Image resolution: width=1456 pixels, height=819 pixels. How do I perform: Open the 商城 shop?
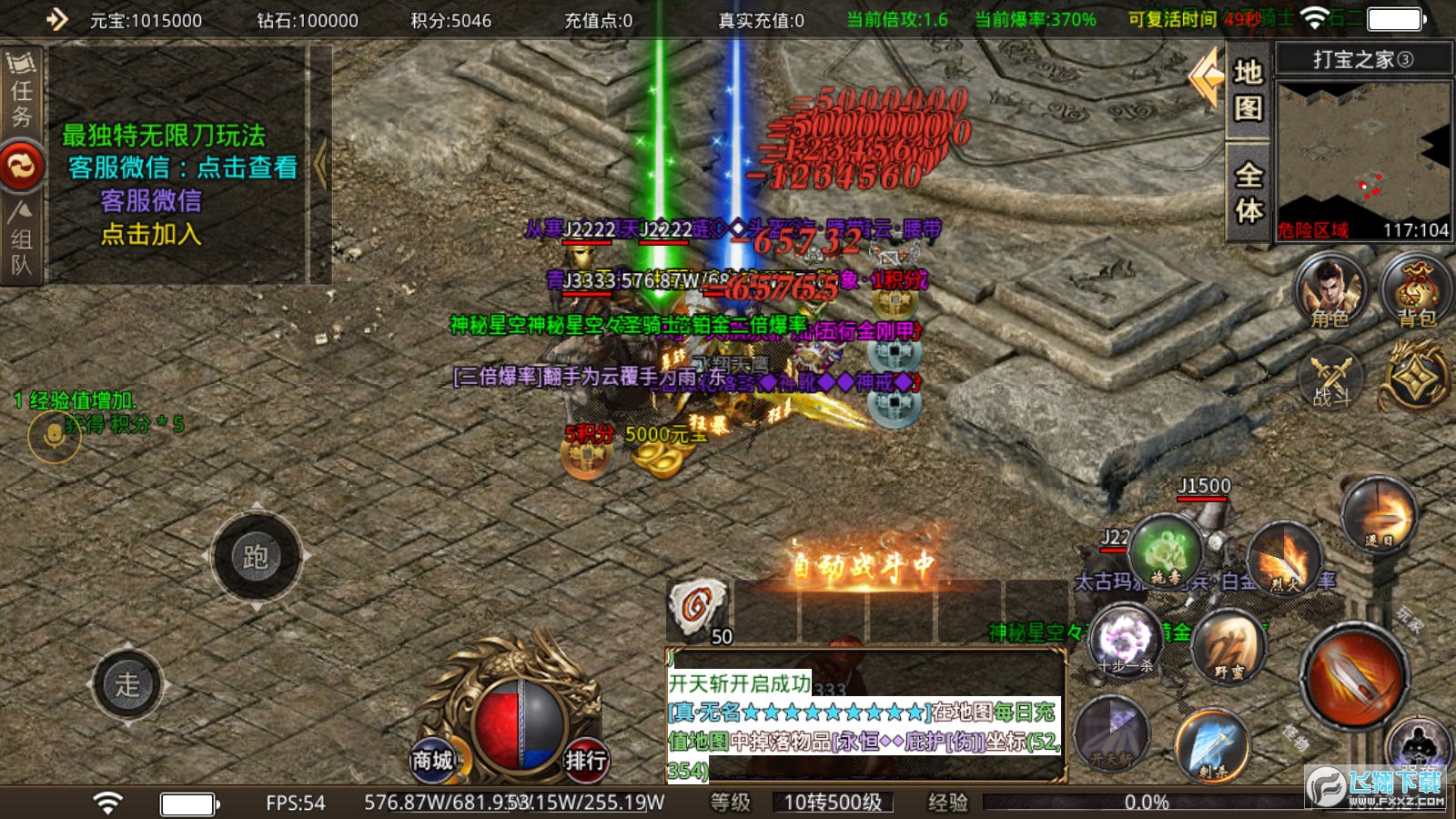[432, 760]
